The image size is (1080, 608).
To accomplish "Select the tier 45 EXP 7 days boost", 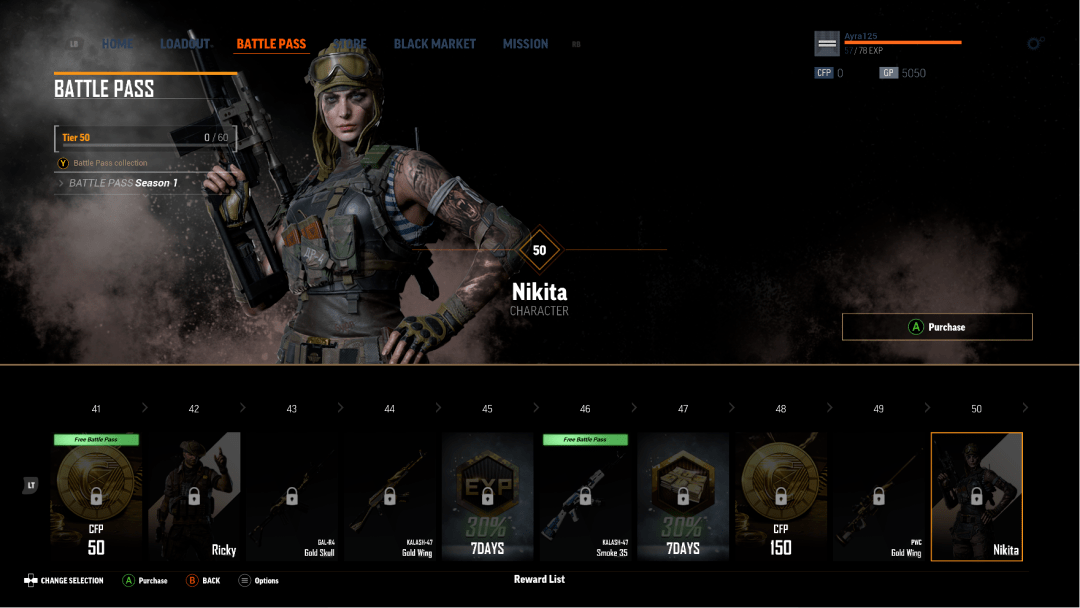I will 487,496.
